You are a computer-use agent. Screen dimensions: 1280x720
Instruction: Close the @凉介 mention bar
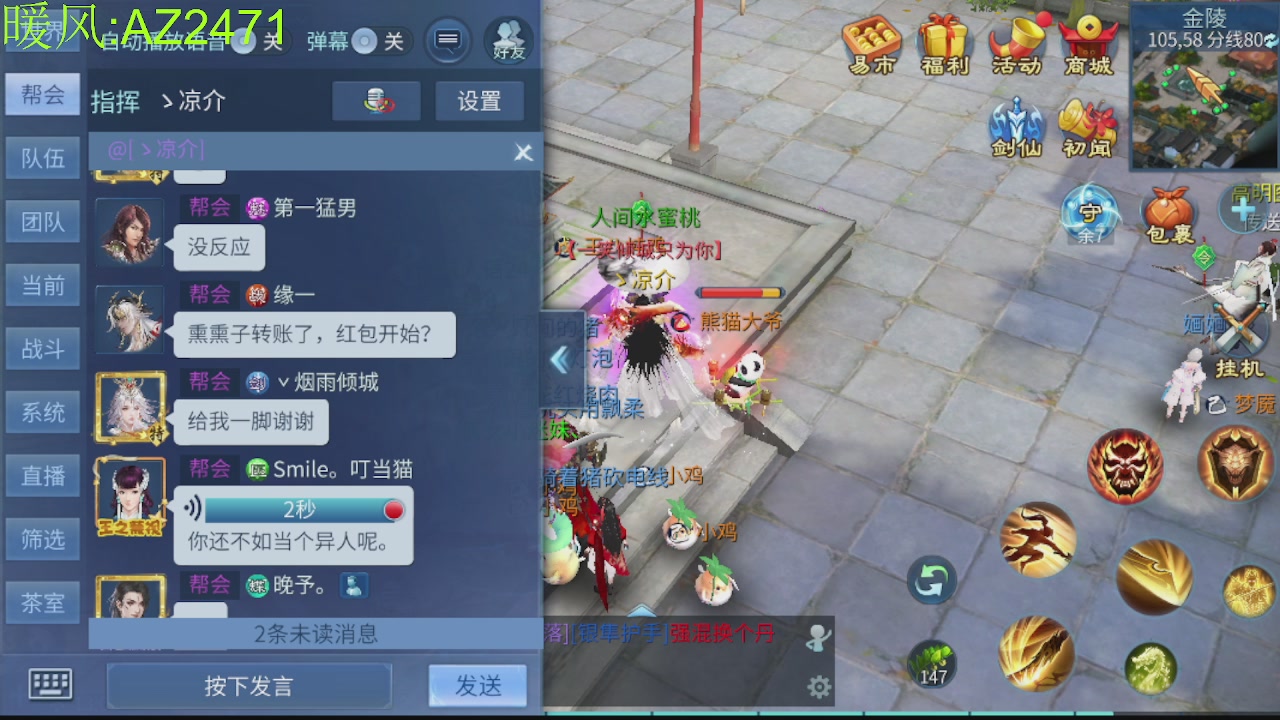click(x=523, y=152)
